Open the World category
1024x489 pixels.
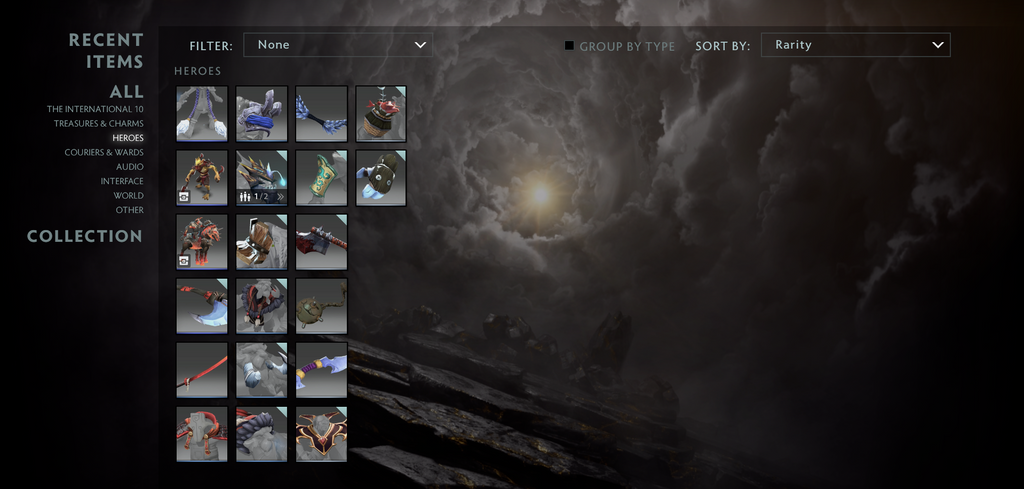128,196
